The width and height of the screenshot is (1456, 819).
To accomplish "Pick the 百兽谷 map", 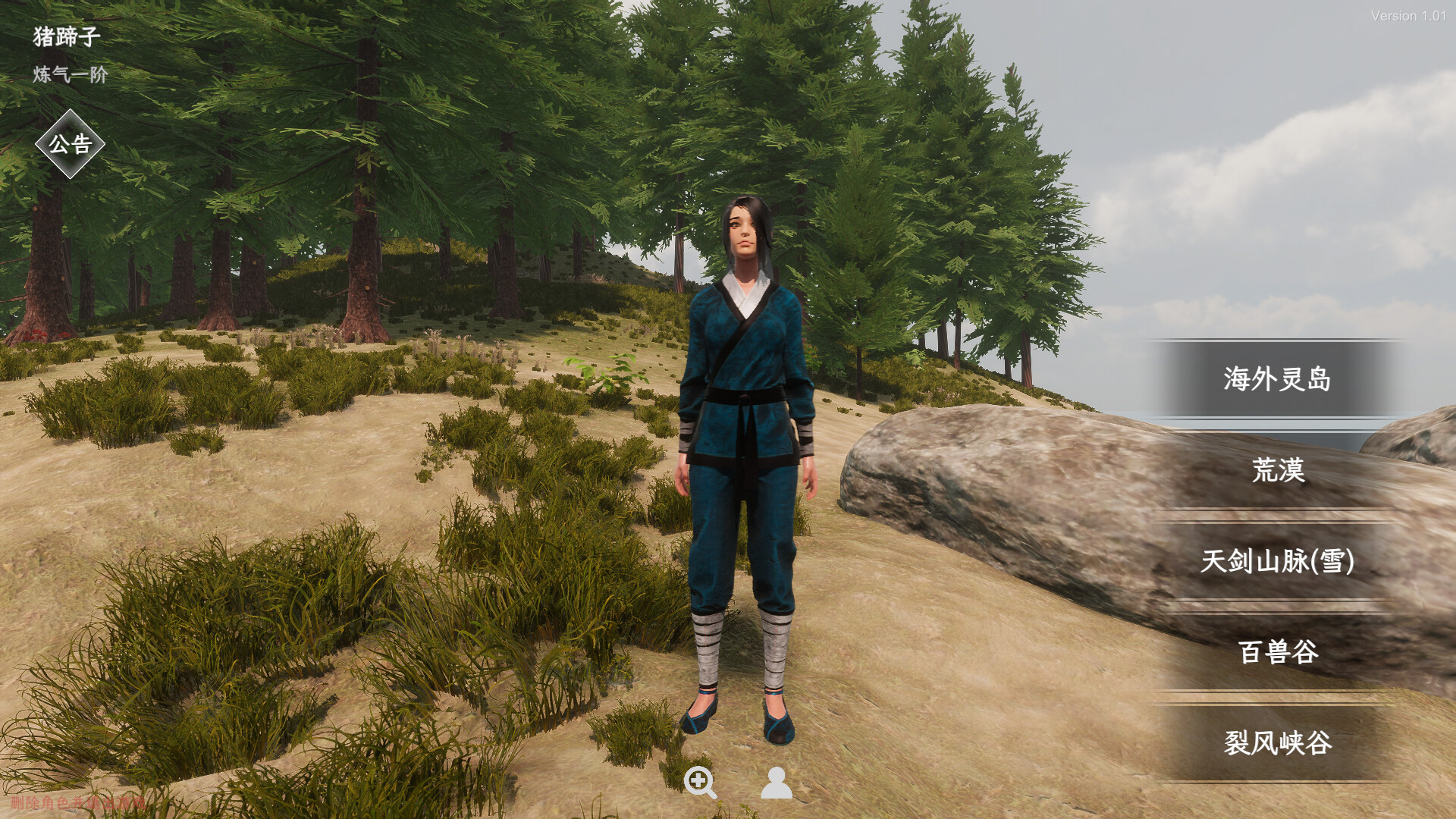I will (x=1277, y=652).
